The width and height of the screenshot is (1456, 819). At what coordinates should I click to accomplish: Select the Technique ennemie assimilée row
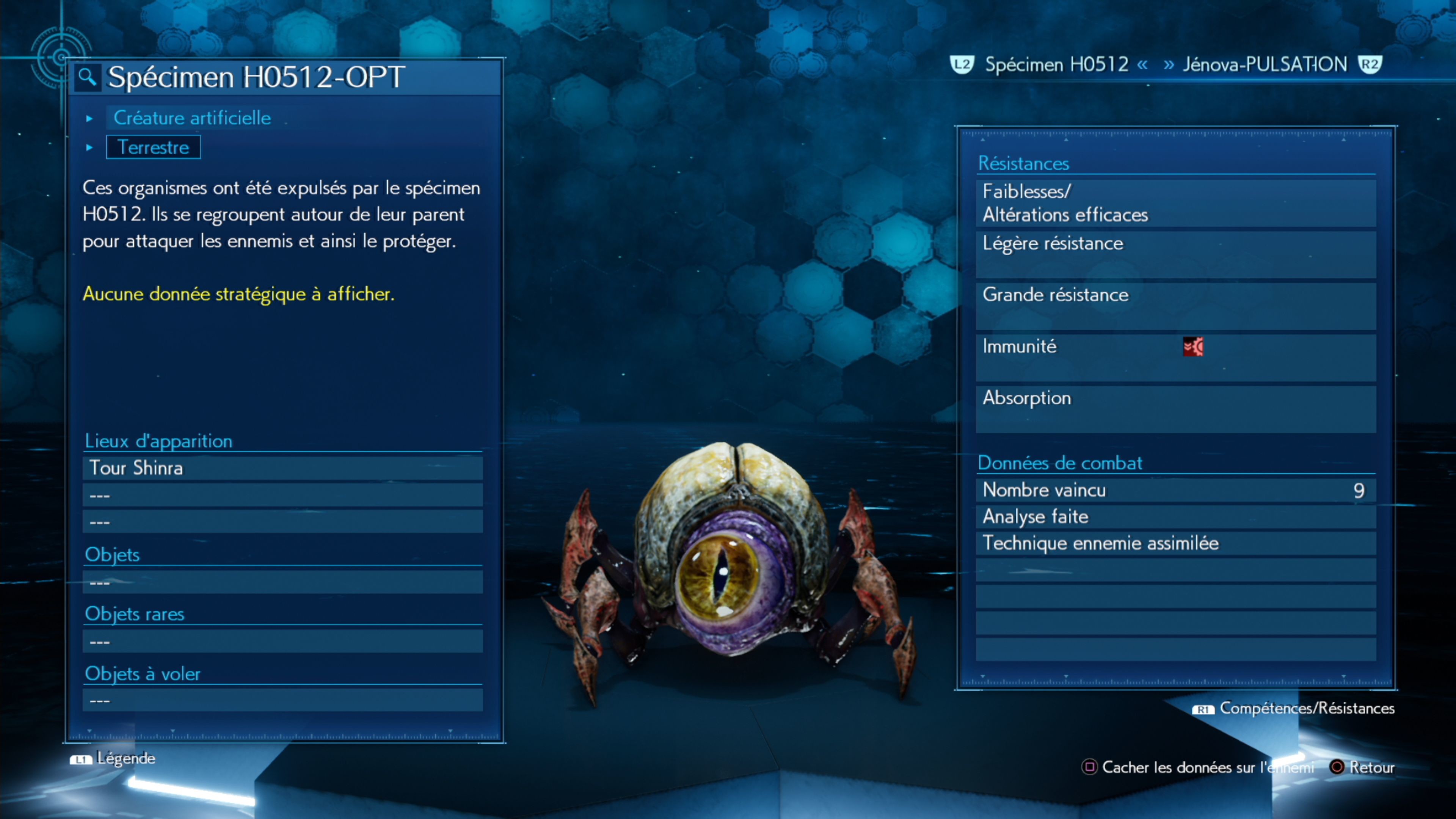[x=1176, y=543]
